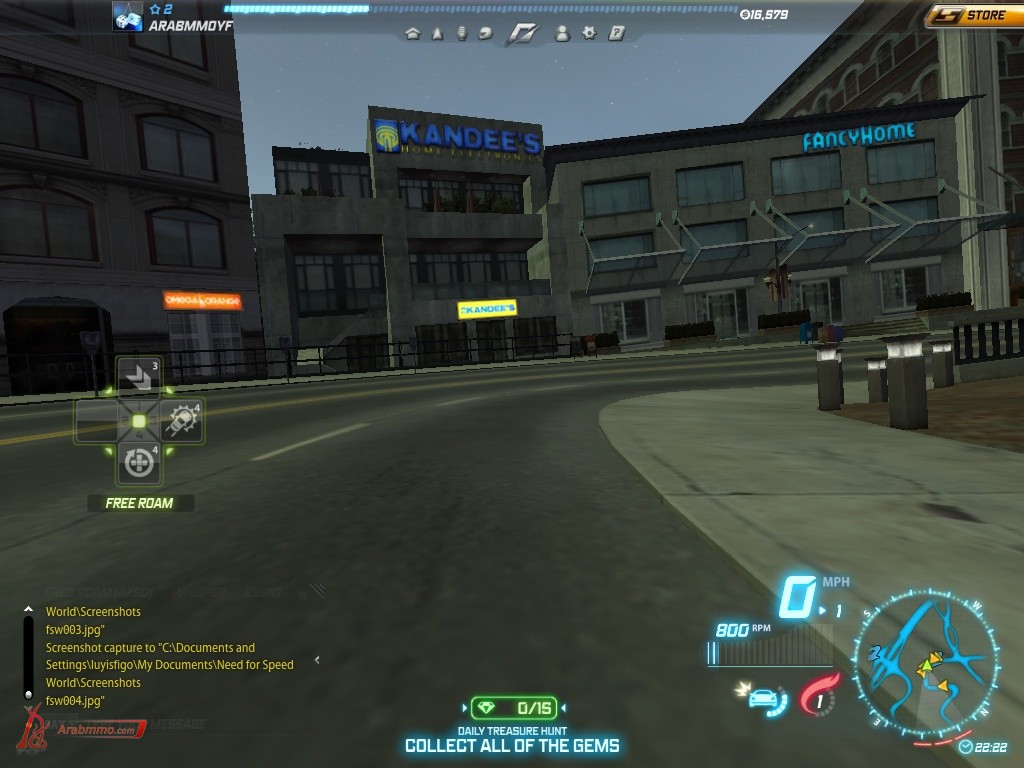Screen dimensions: 1024x768
Task: Click the red nitrous flame icon
Action: tap(819, 695)
